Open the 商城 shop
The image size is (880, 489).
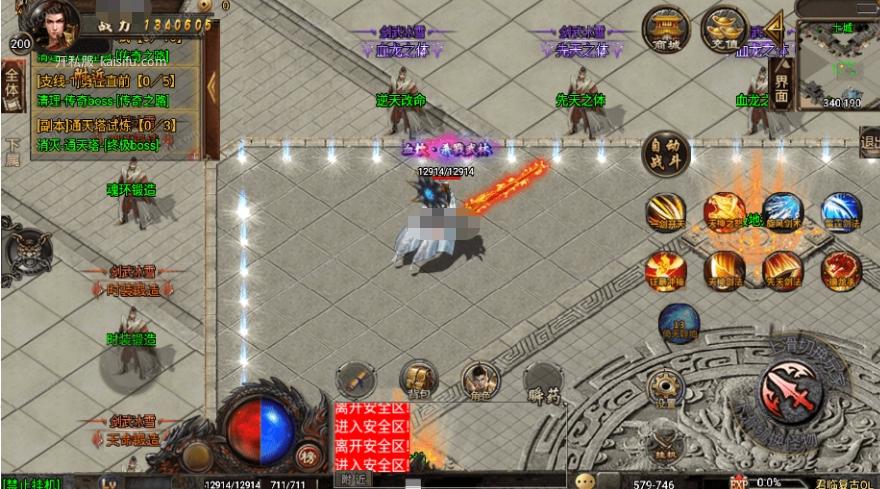665,28
